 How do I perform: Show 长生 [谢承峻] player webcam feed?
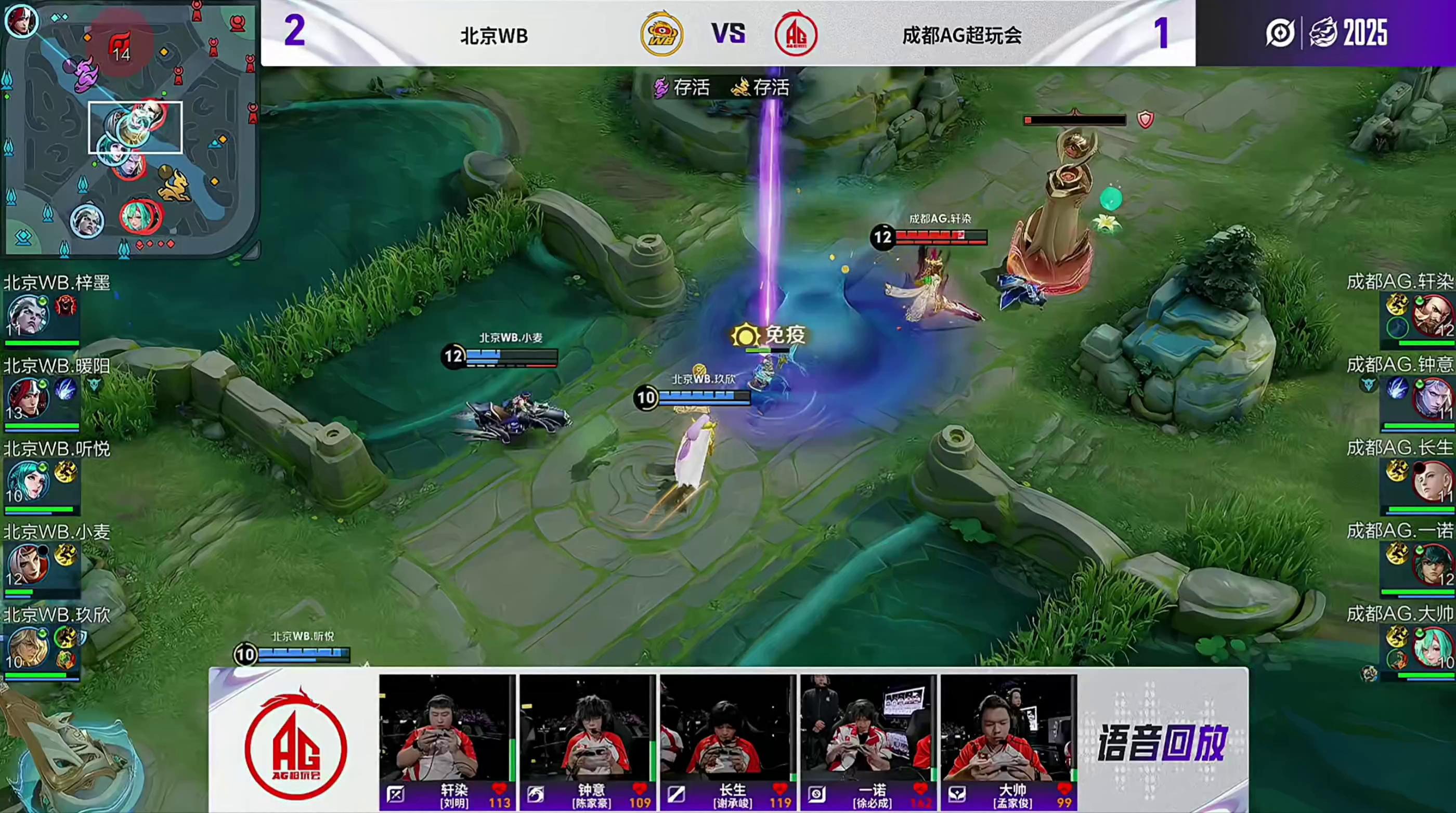point(727,728)
